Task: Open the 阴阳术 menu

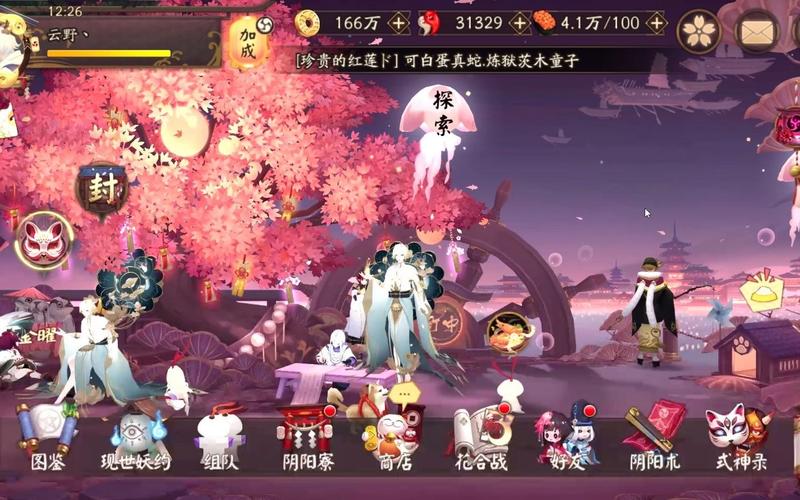Action: point(654,437)
